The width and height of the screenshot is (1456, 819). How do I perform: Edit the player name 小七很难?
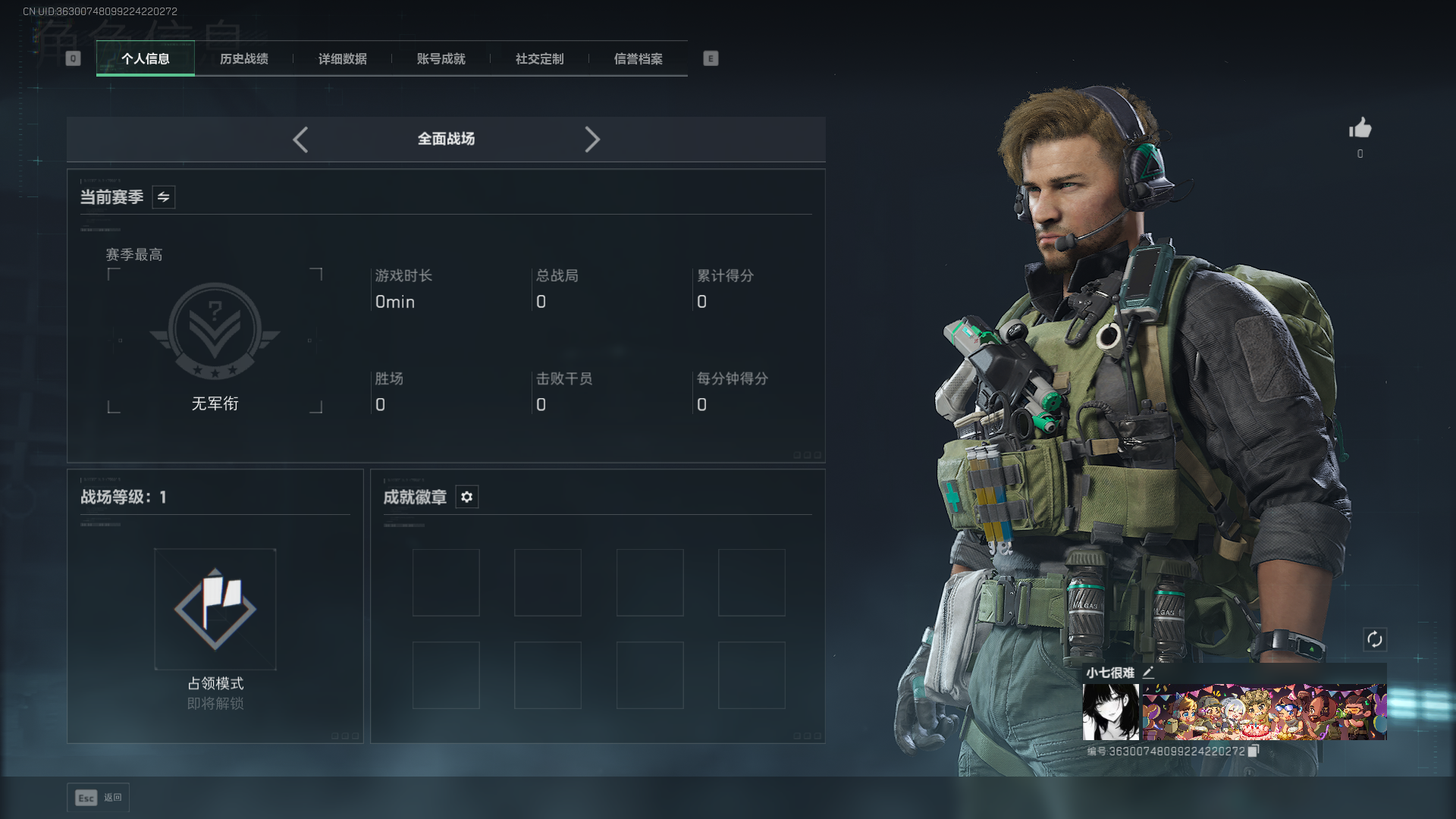click(x=1148, y=672)
